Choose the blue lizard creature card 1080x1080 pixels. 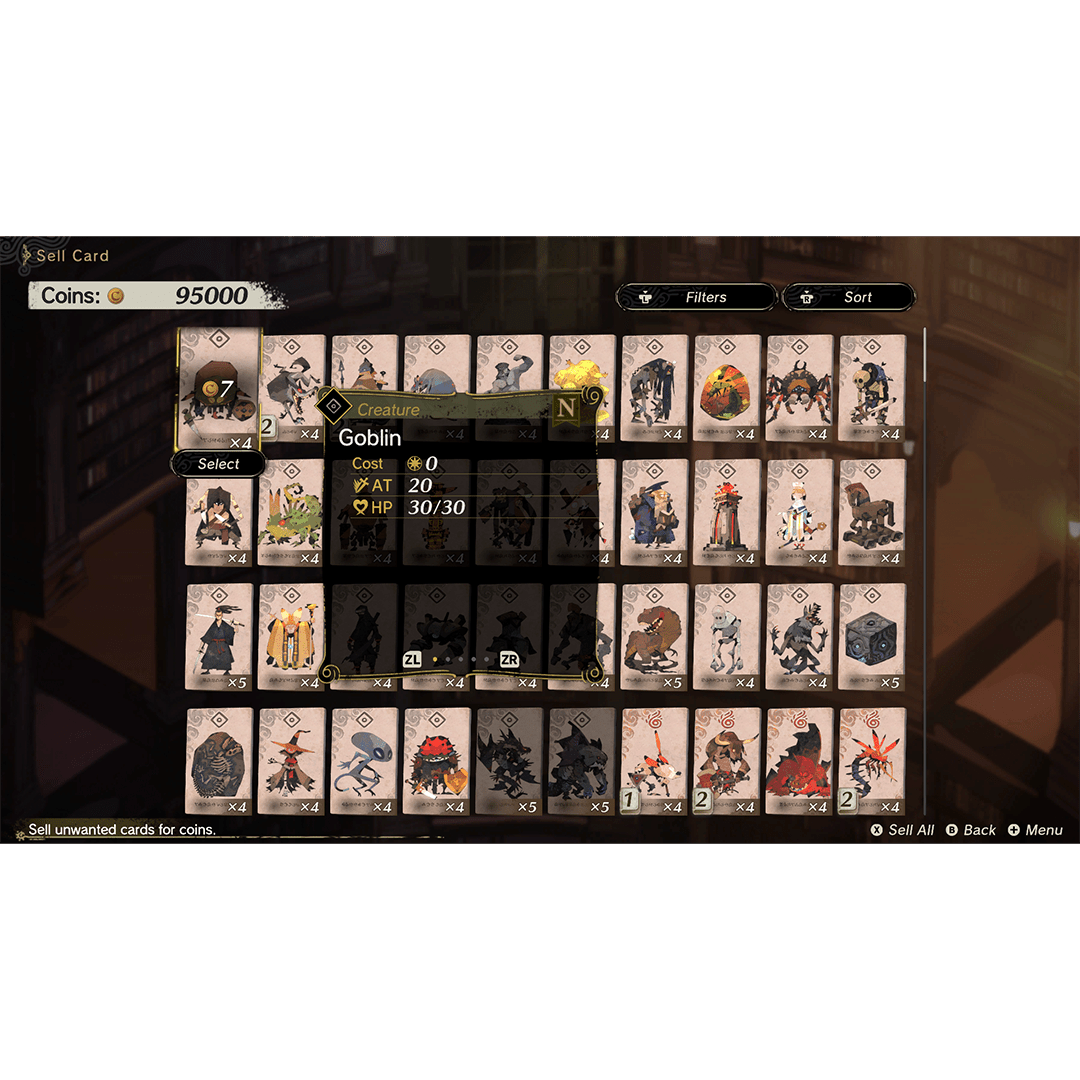(x=364, y=761)
